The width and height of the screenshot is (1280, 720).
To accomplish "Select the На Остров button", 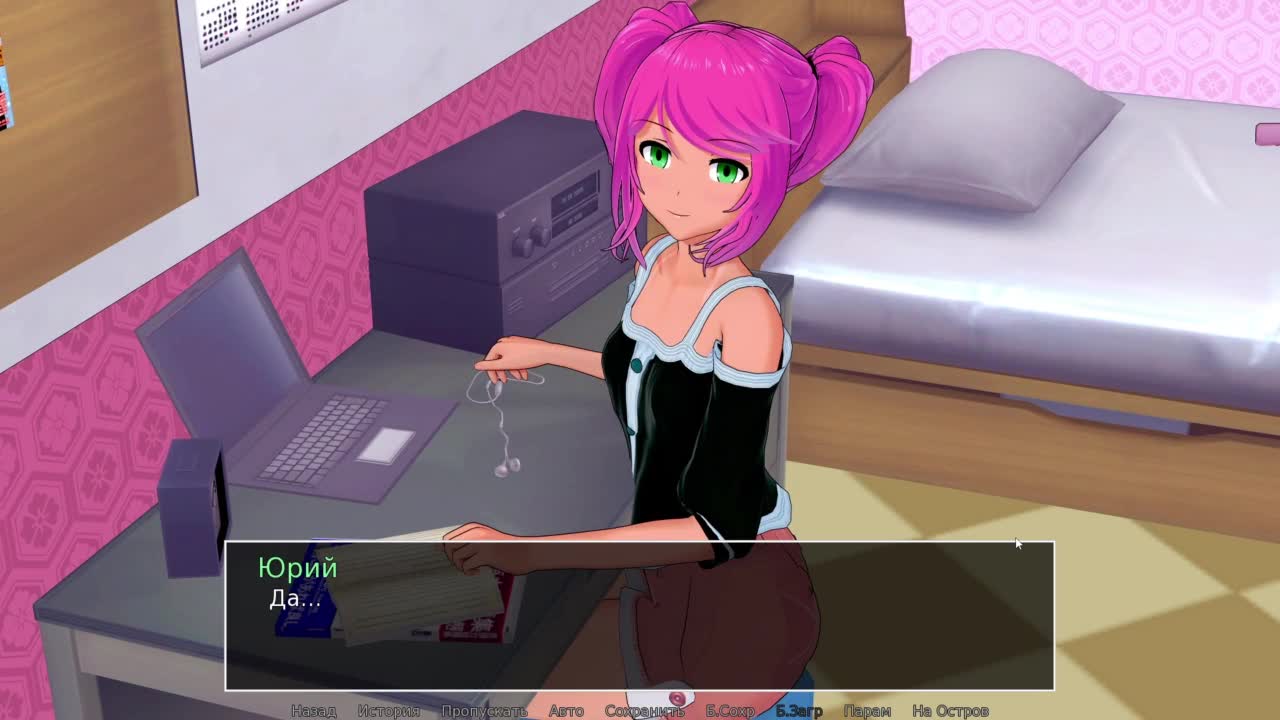I will coord(950,711).
